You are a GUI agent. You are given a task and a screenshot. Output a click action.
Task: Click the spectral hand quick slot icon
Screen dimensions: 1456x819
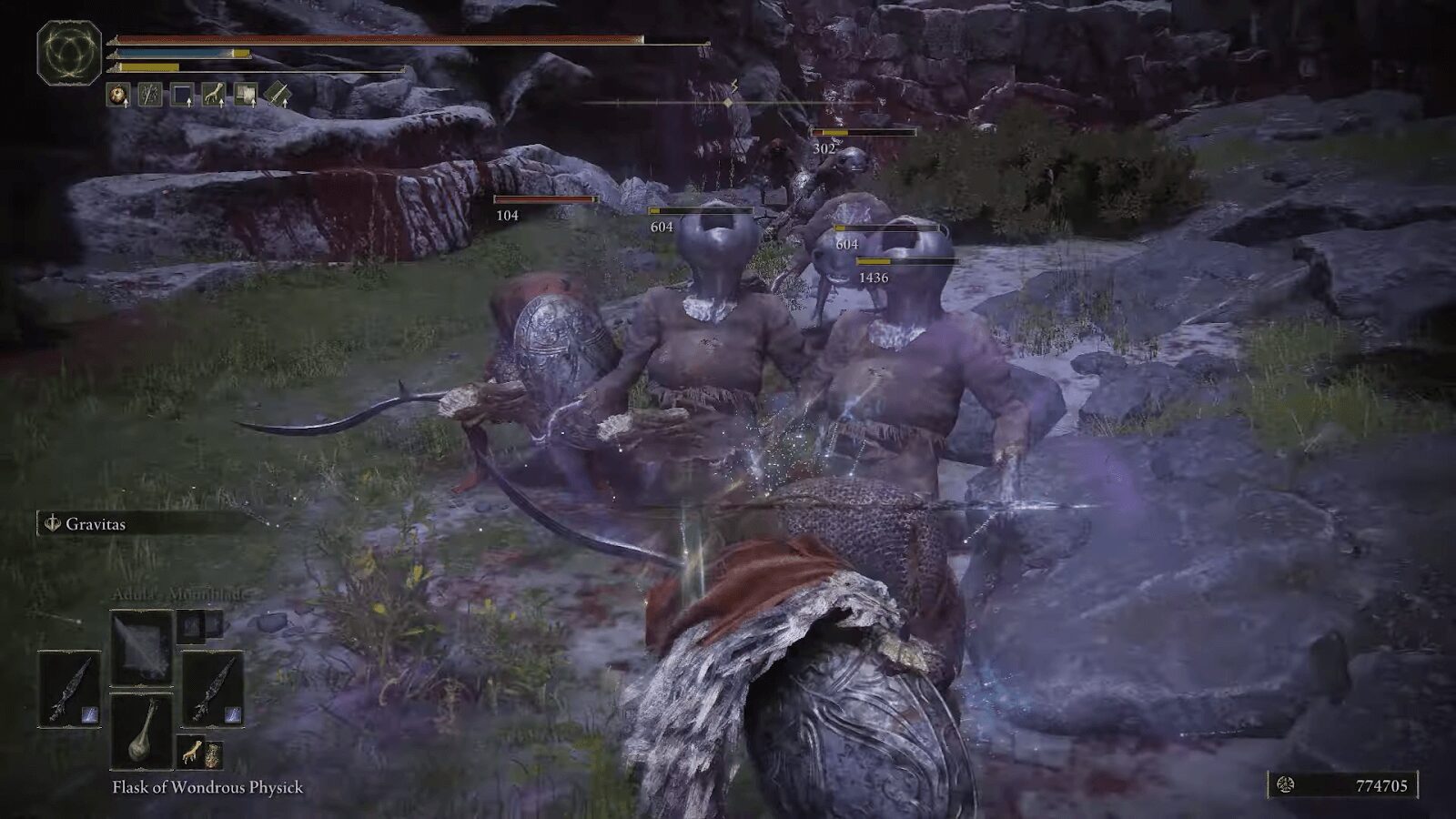pyautogui.click(x=213, y=95)
